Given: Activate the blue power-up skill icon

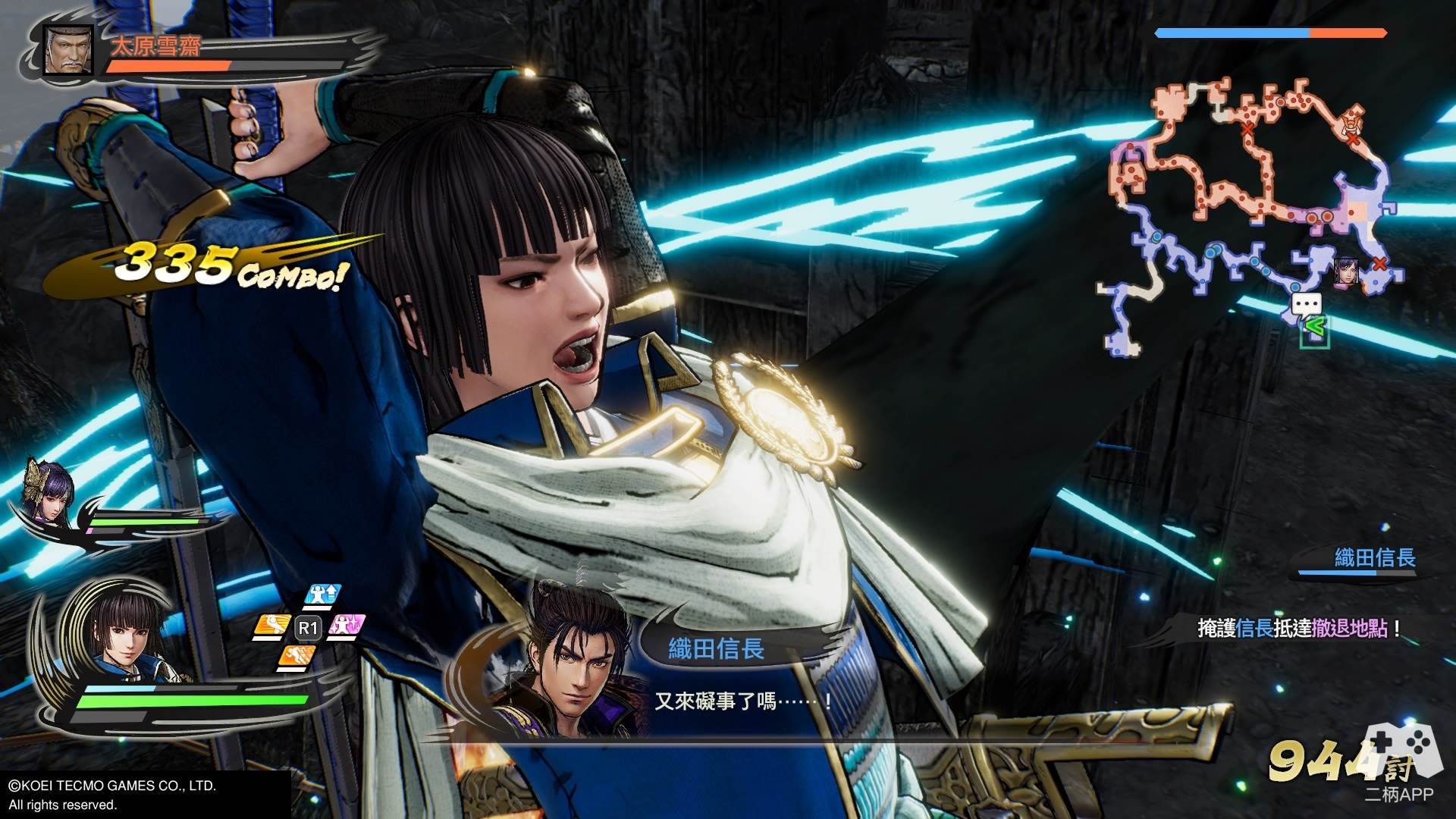Looking at the screenshot, I should pos(323,595).
